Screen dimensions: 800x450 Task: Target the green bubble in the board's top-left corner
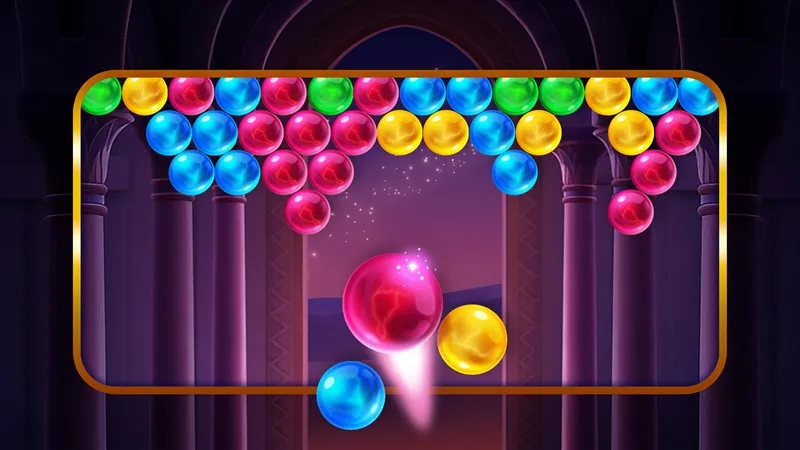pos(100,96)
